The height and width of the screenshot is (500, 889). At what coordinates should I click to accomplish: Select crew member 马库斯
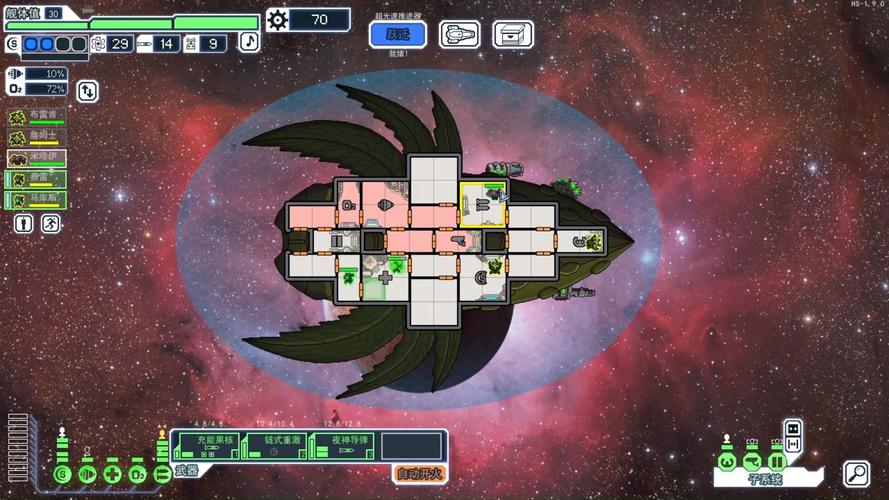(x=37, y=200)
